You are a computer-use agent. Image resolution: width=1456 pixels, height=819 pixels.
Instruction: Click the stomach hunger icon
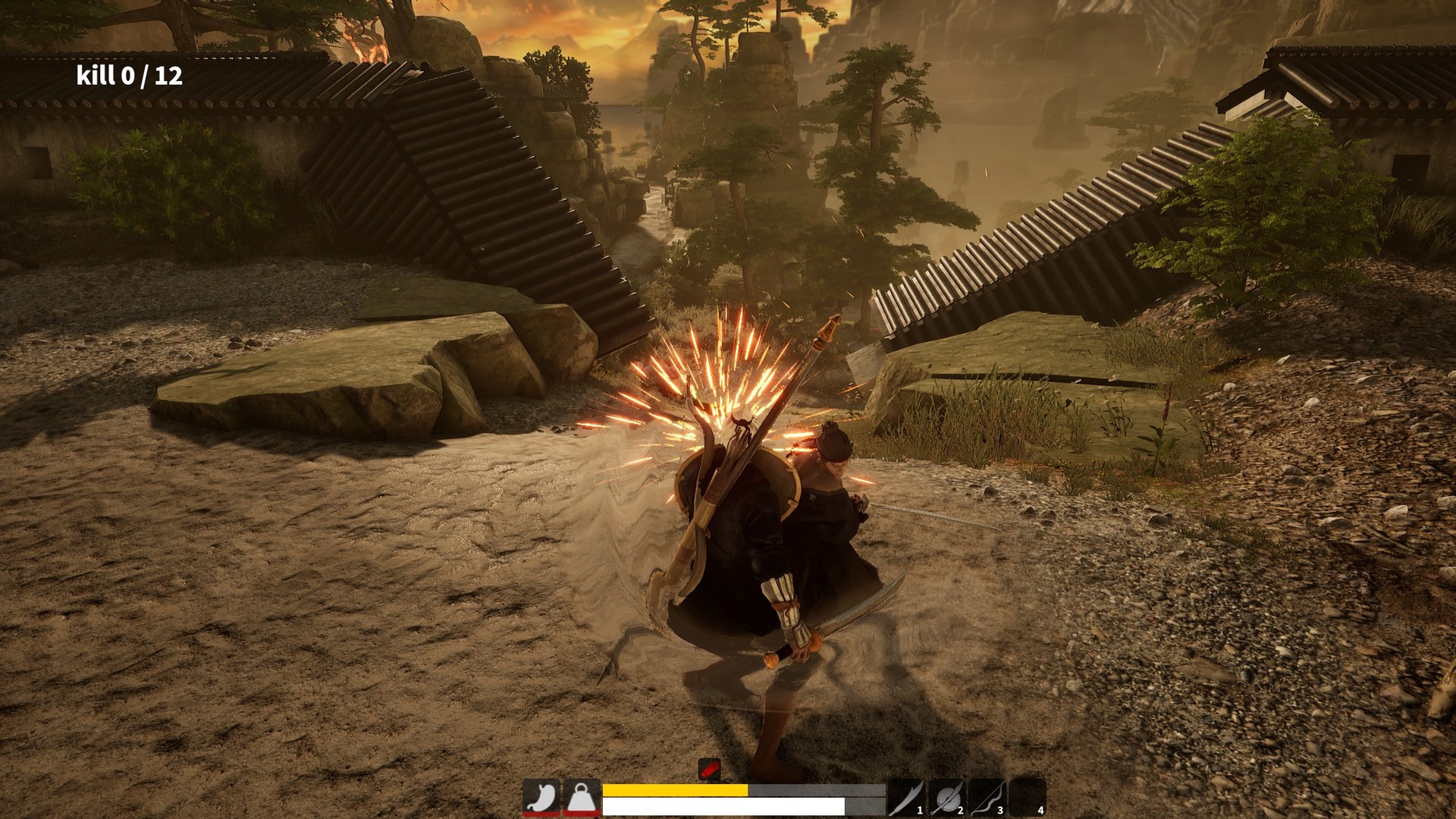coord(541,798)
